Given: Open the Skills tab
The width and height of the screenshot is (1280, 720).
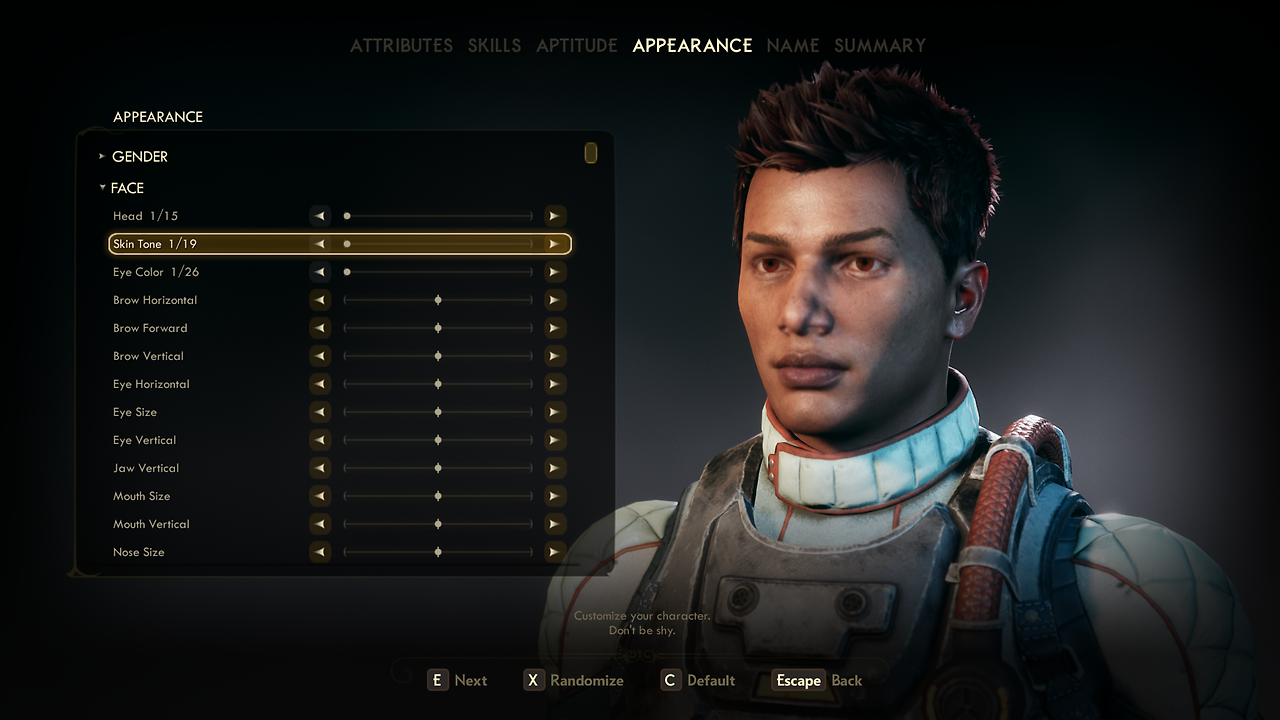Looking at the screenshot, I should [x=494, y=46].
